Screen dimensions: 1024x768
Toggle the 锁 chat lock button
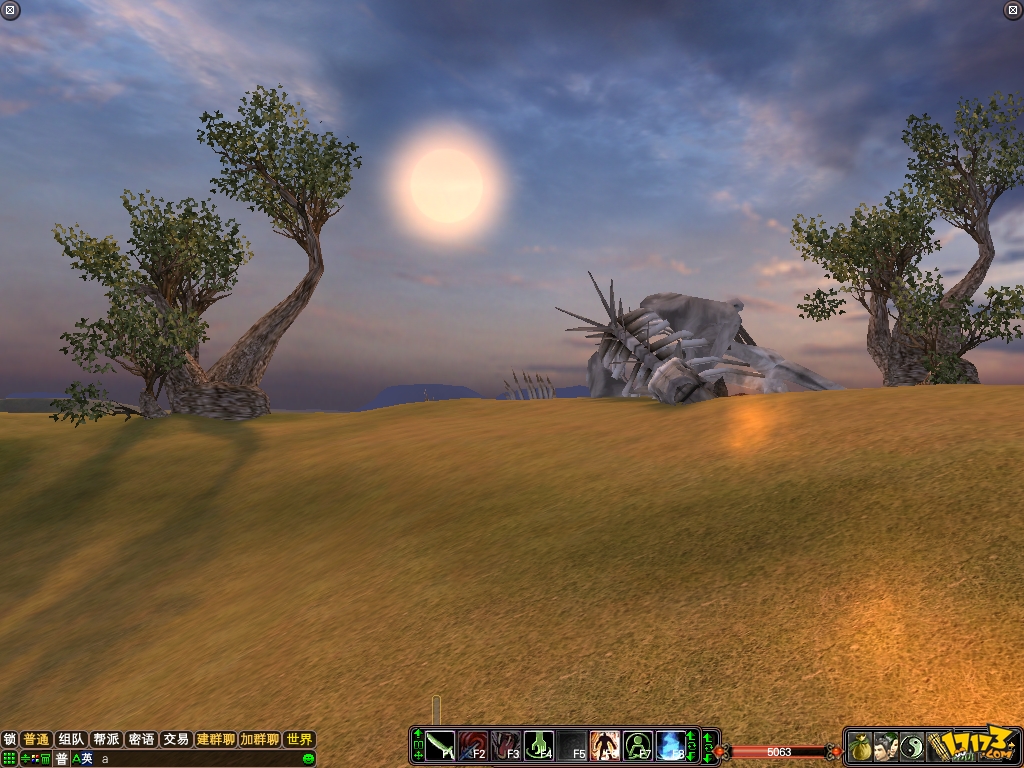(10, 740)
